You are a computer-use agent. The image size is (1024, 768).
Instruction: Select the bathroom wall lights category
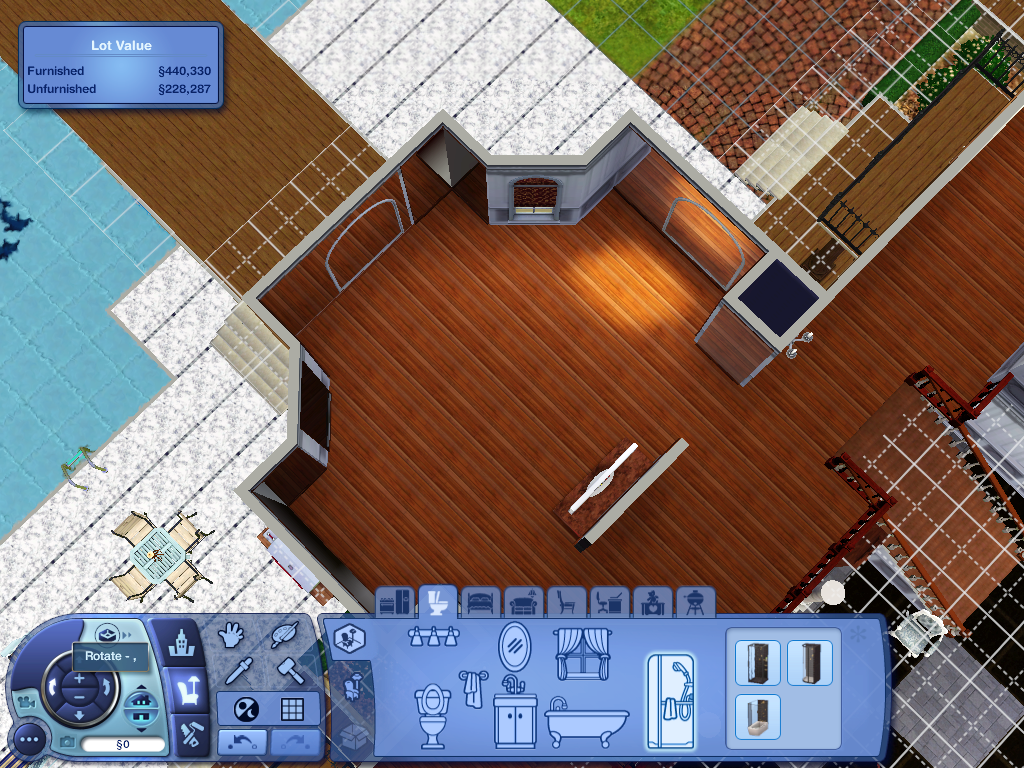coord(434,636)
